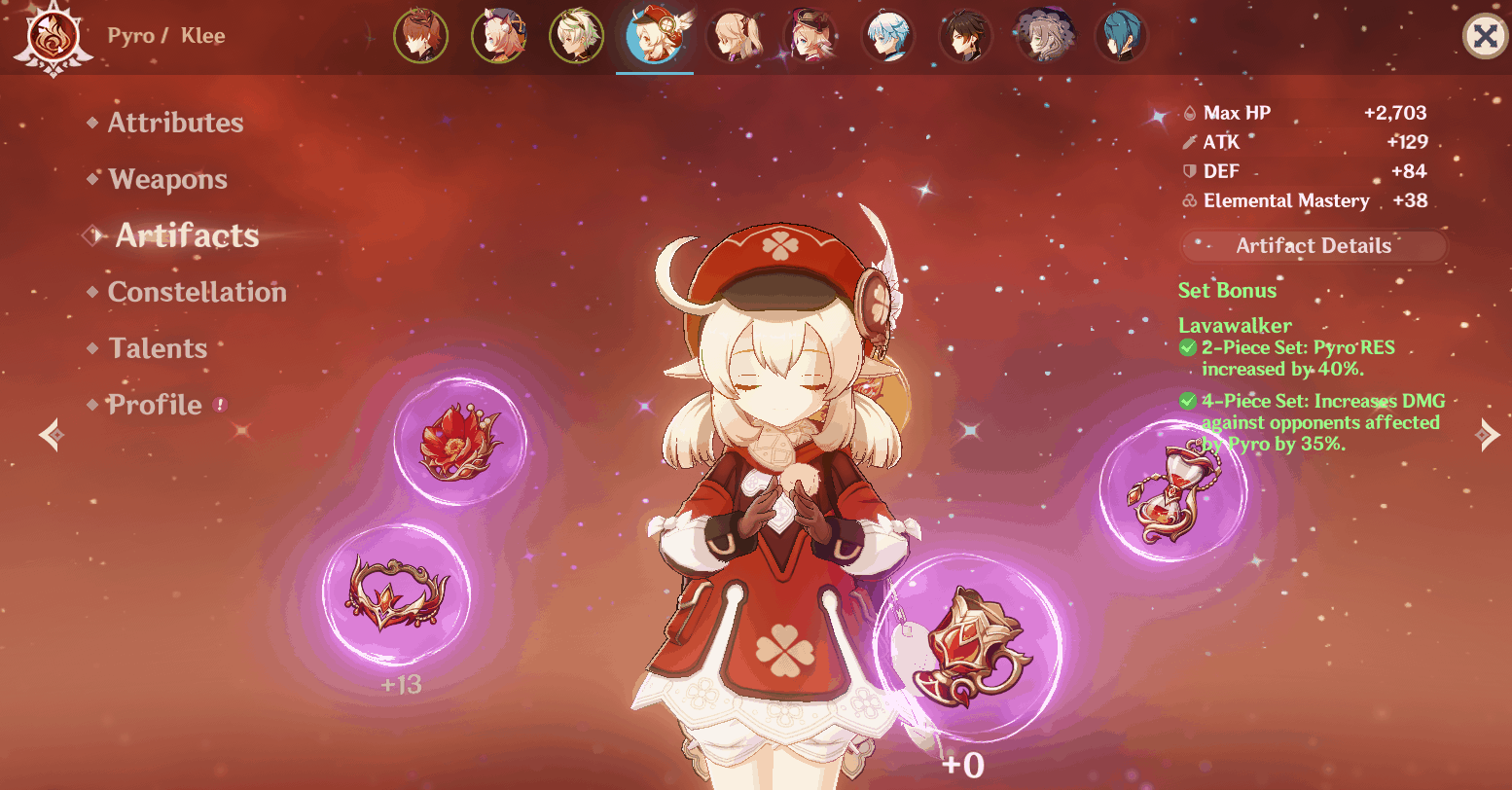Switch to the Constellation section
This screenshot has height=790, width=1512.
coord(199,292)
